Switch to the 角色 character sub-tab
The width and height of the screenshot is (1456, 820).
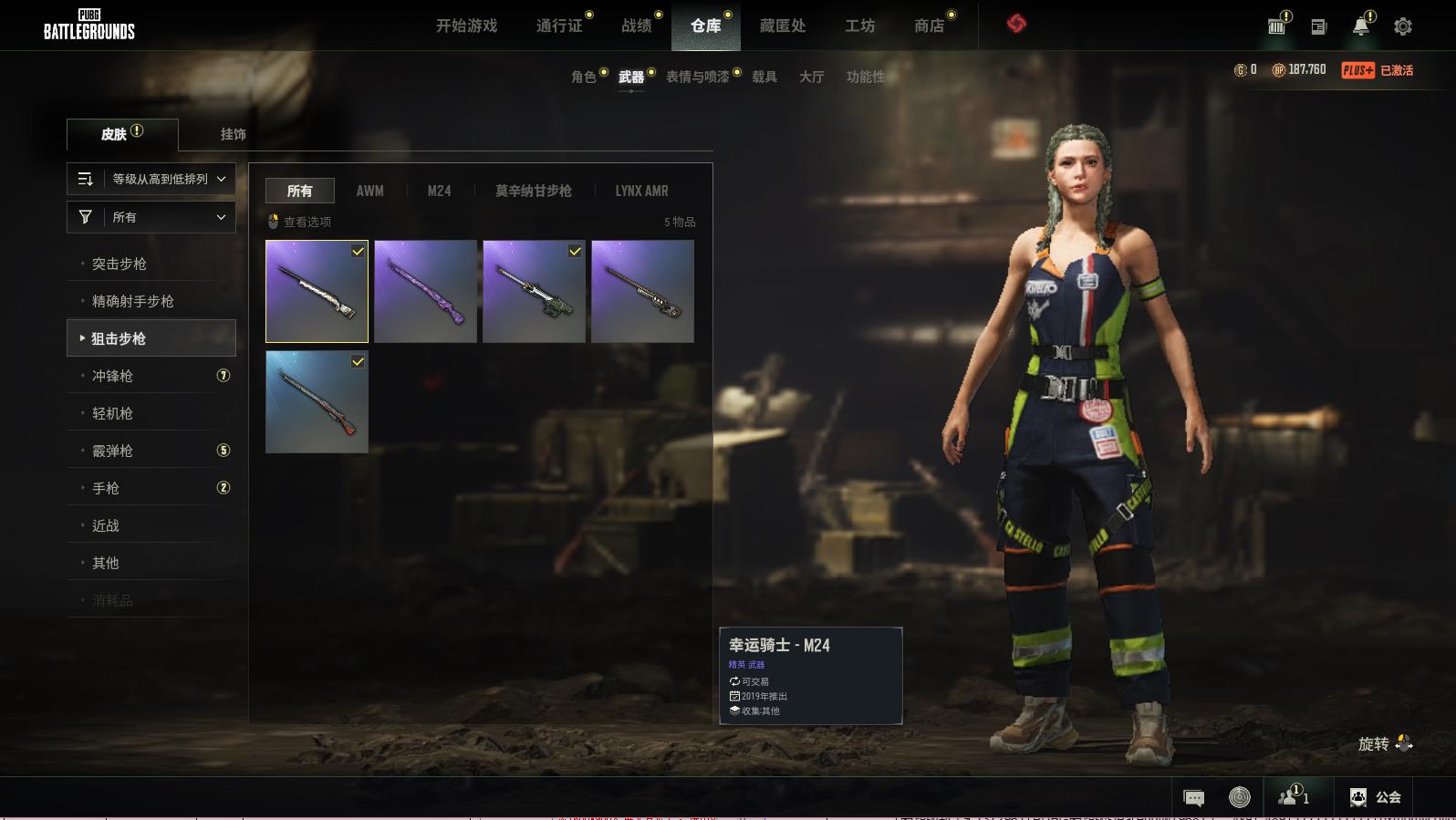pyautogui.click(x=583, y=77)
